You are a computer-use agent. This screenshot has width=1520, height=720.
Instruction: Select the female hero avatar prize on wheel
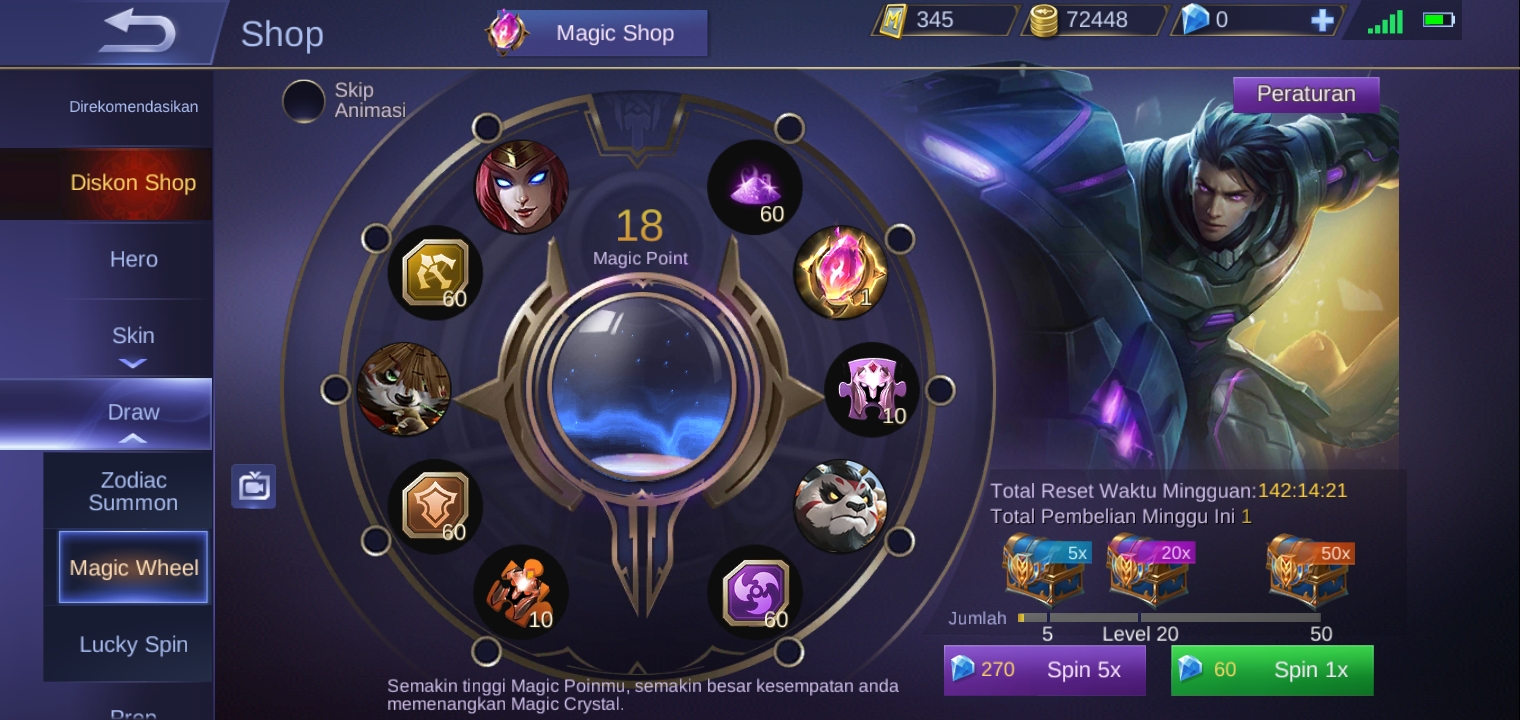(522, 185)
